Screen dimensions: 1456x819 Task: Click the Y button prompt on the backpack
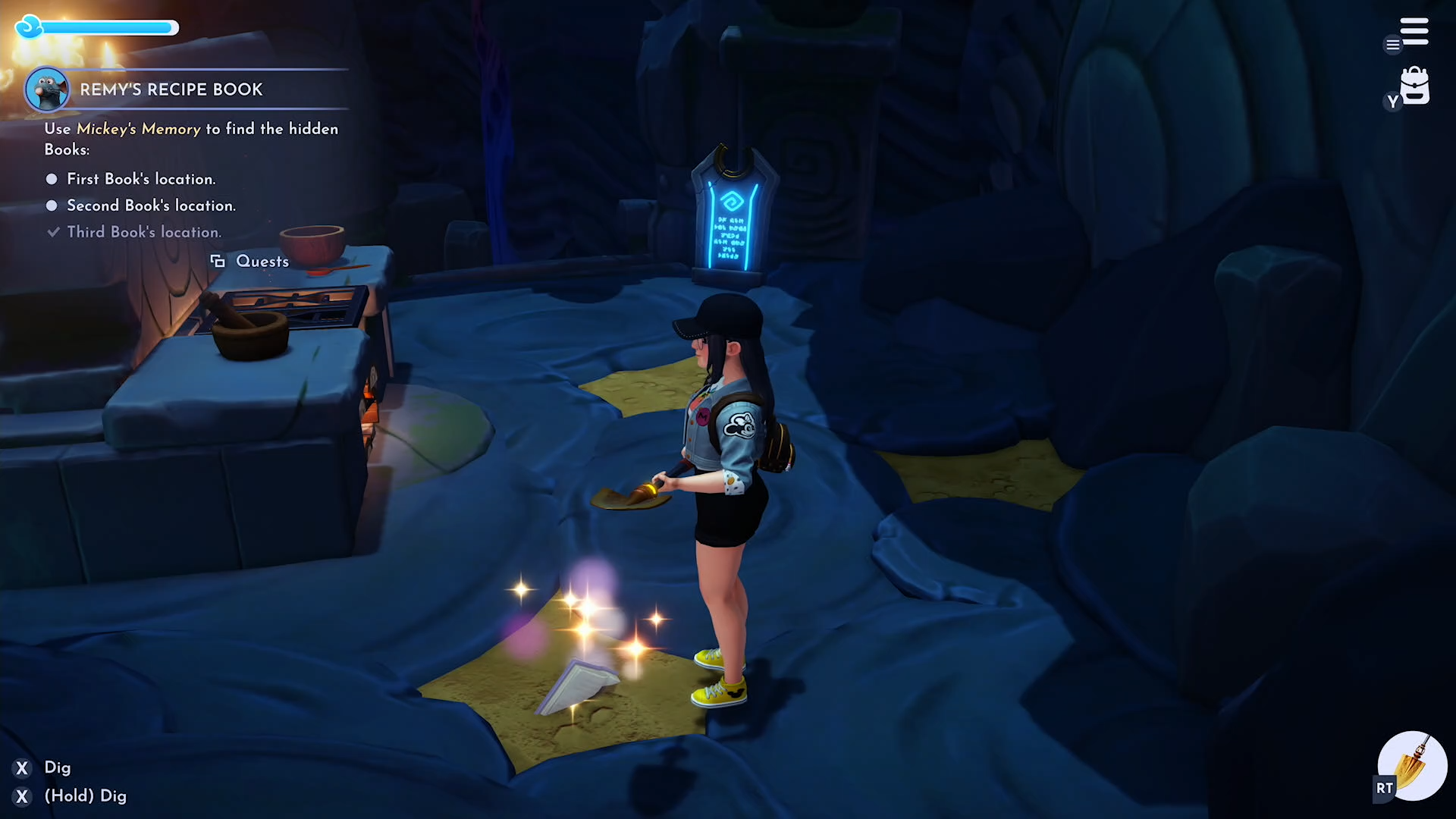pos(1392,101)
